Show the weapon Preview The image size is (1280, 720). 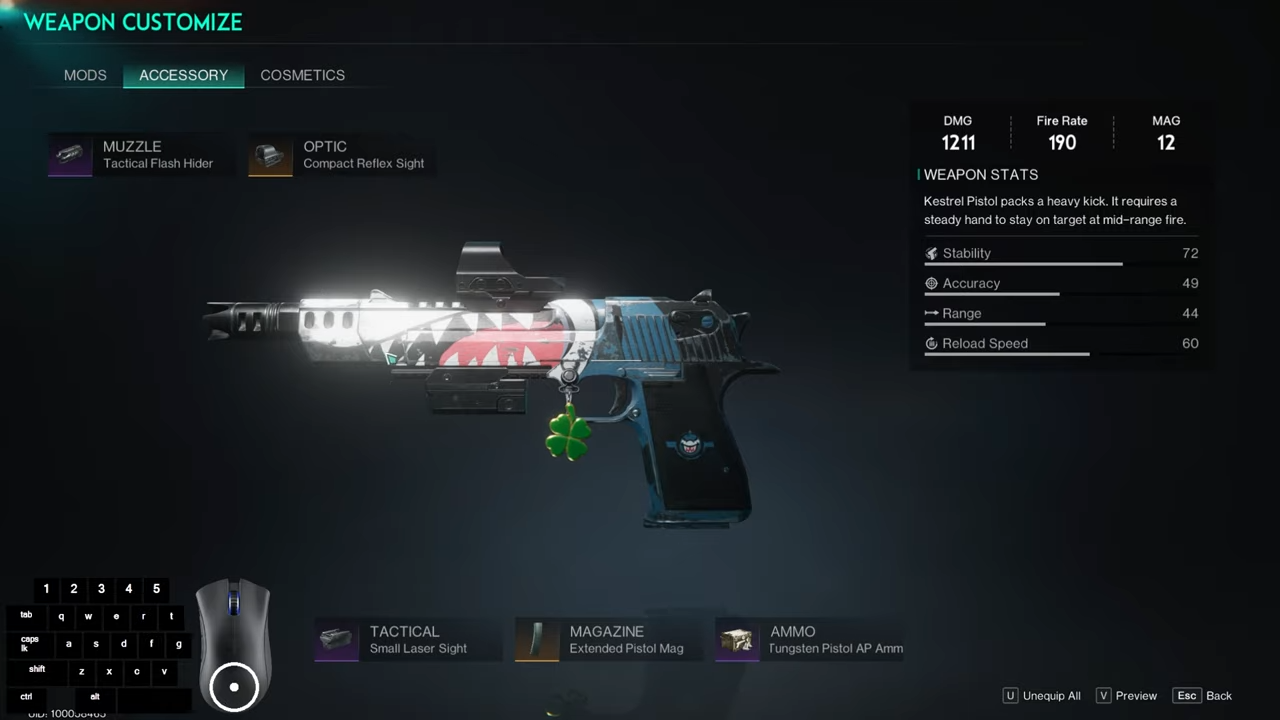1127,696
